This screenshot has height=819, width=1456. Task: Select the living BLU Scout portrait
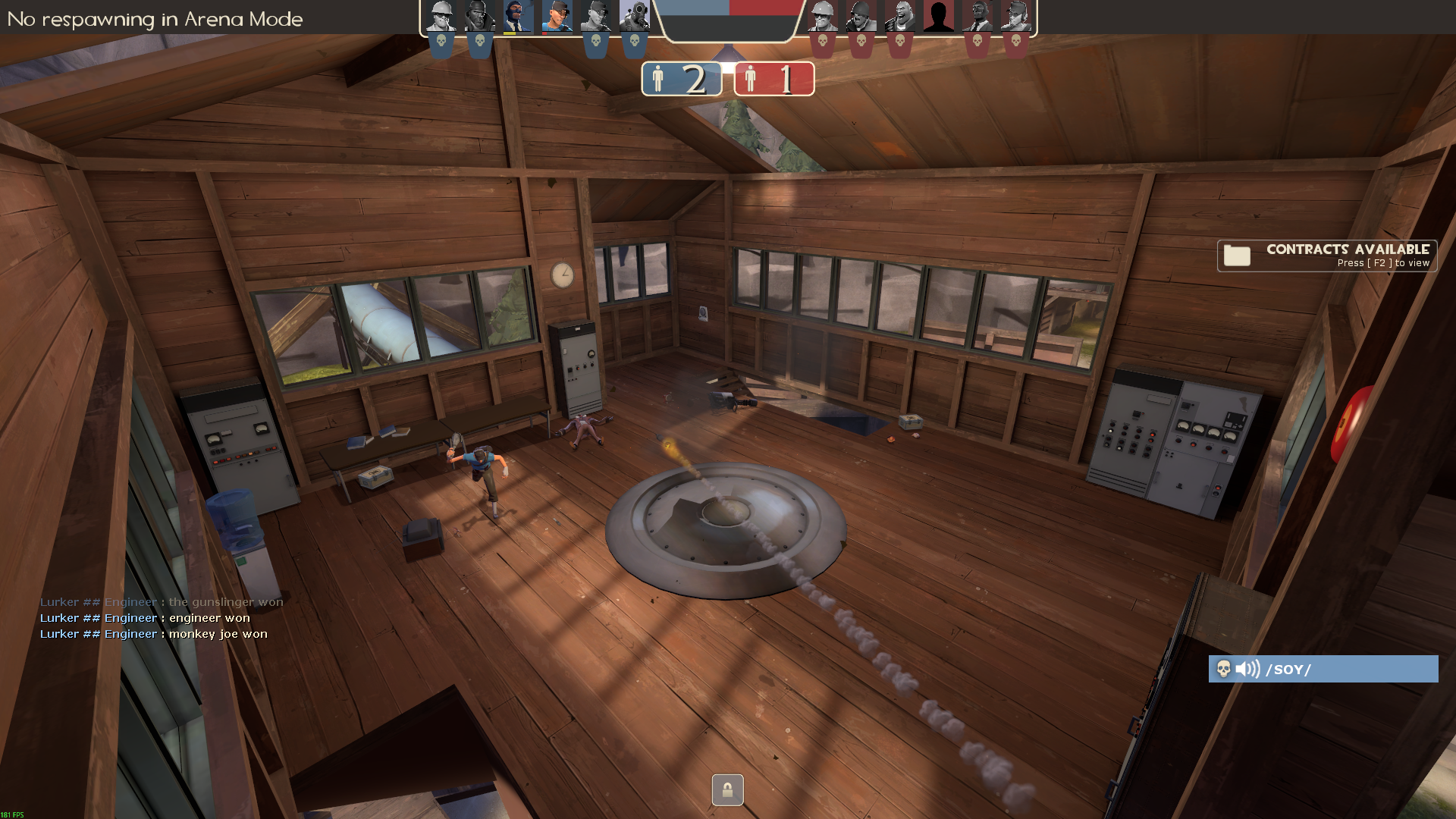(x=557, y=17)
